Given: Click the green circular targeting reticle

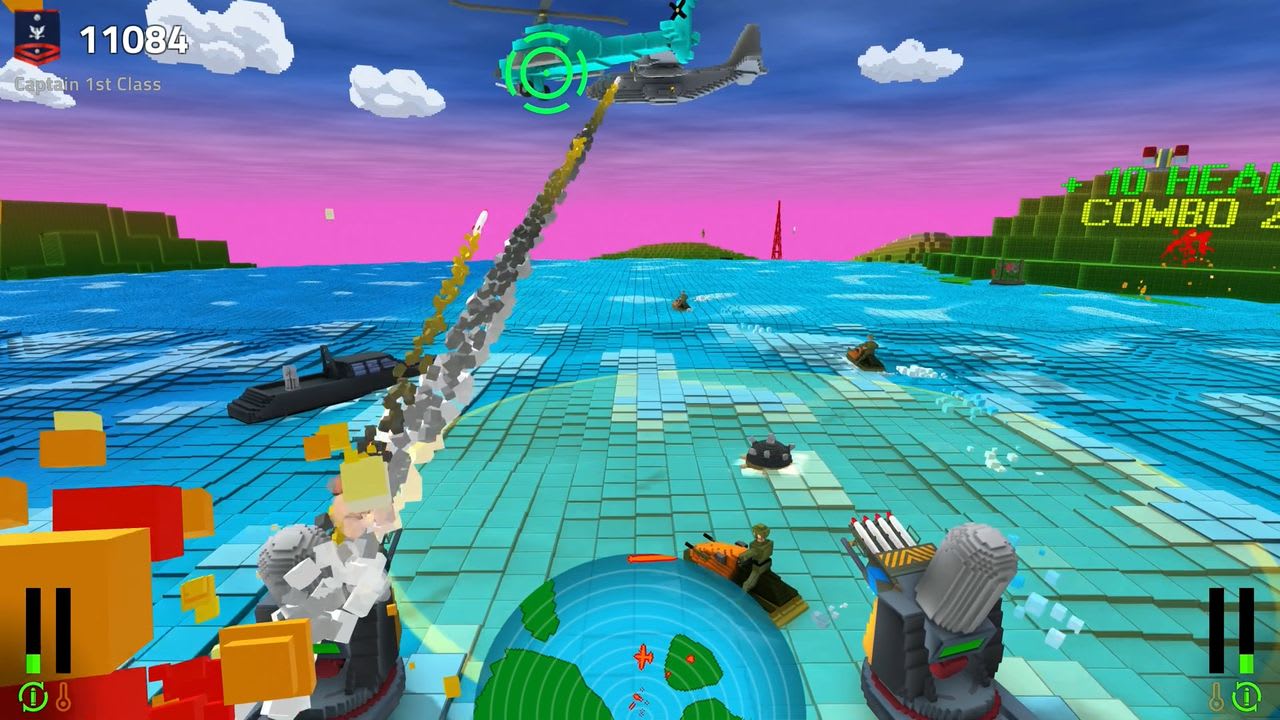Looking at the screenshot, I should point(545,70).
